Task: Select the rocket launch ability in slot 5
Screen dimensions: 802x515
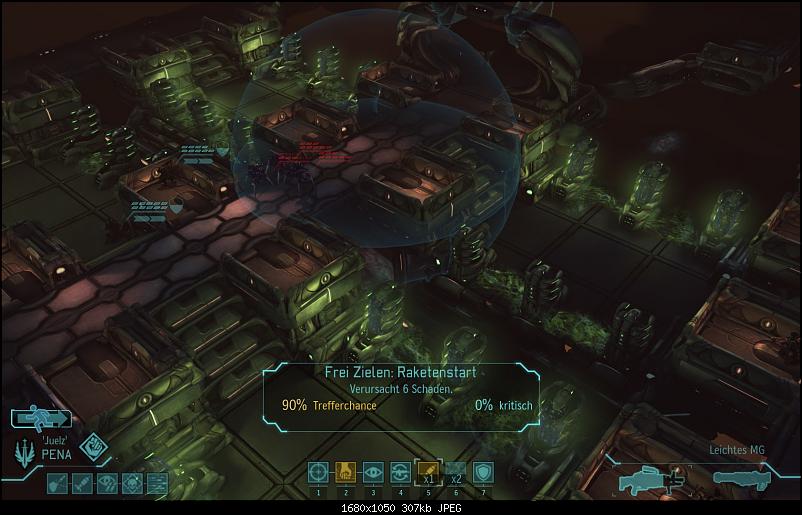Action: [x=428, y=472]
